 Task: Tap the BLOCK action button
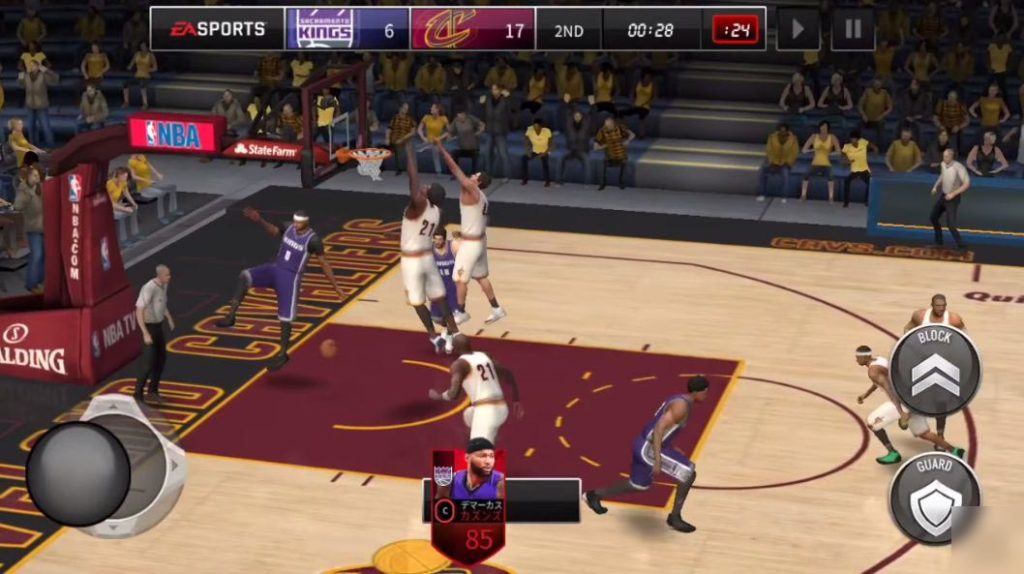[935, 370]
